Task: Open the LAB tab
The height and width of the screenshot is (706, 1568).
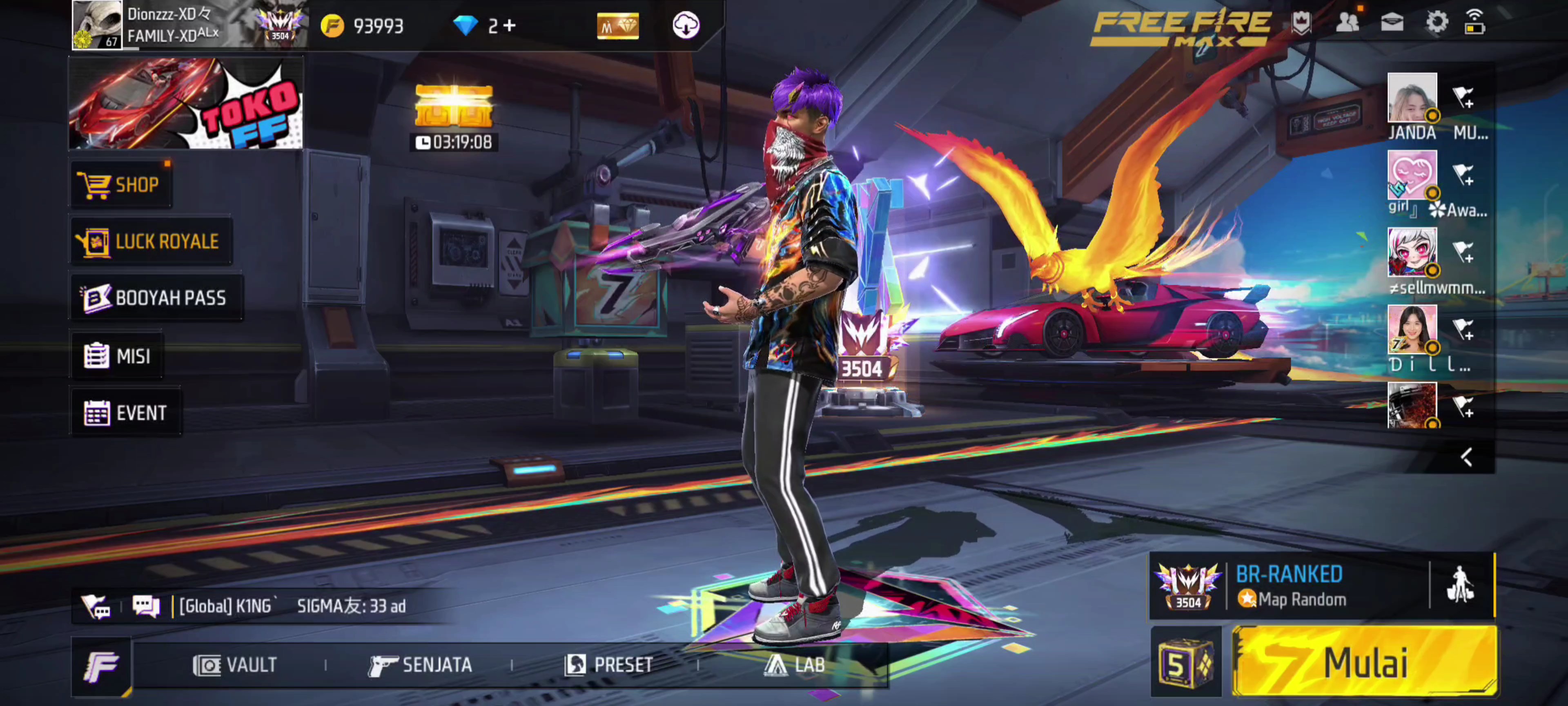Action: click(795, 665)
